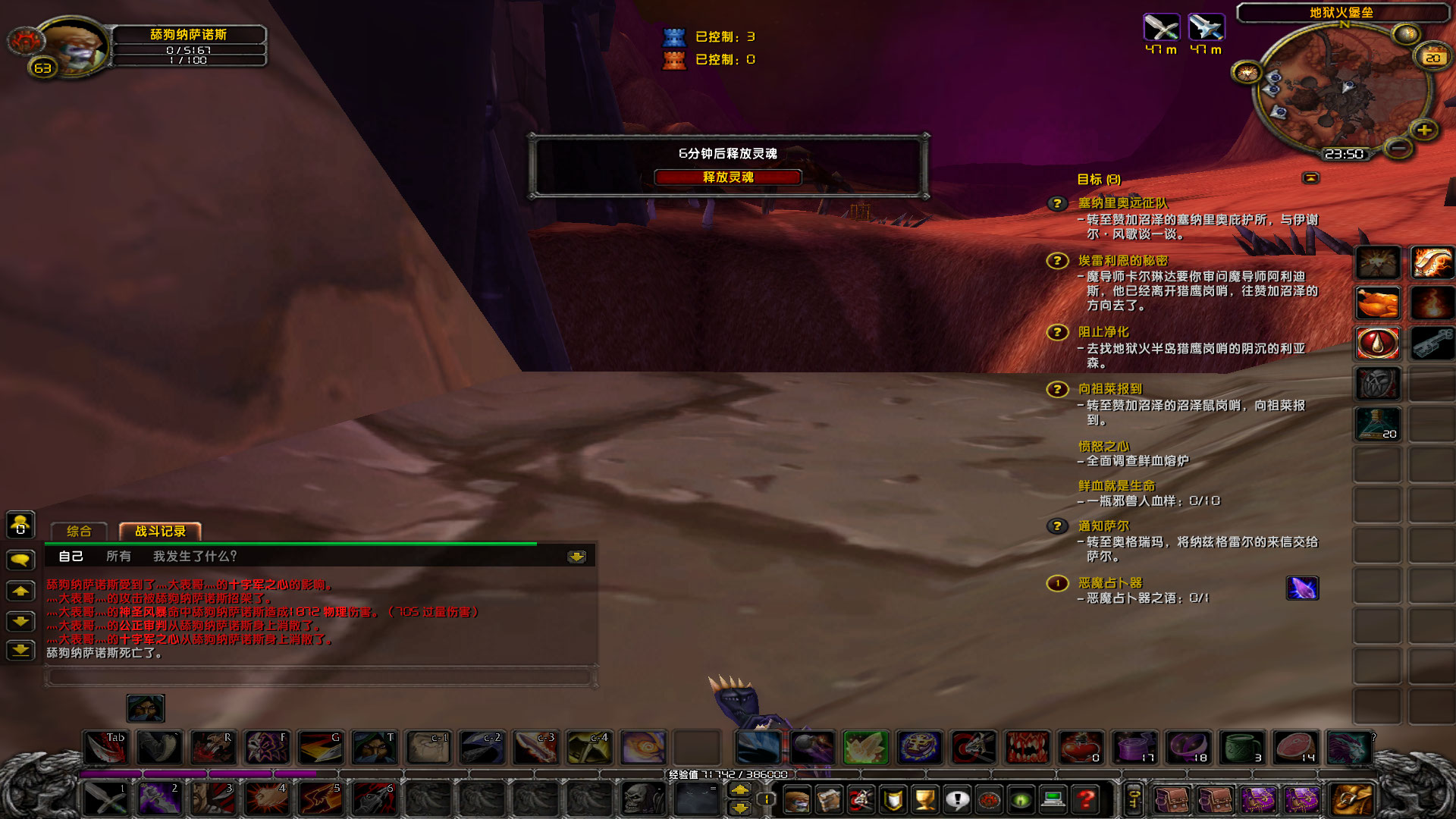Click the PvP shield icon in micro menu
Viewport: 1456px width, 819px height.
pos(892,800)
